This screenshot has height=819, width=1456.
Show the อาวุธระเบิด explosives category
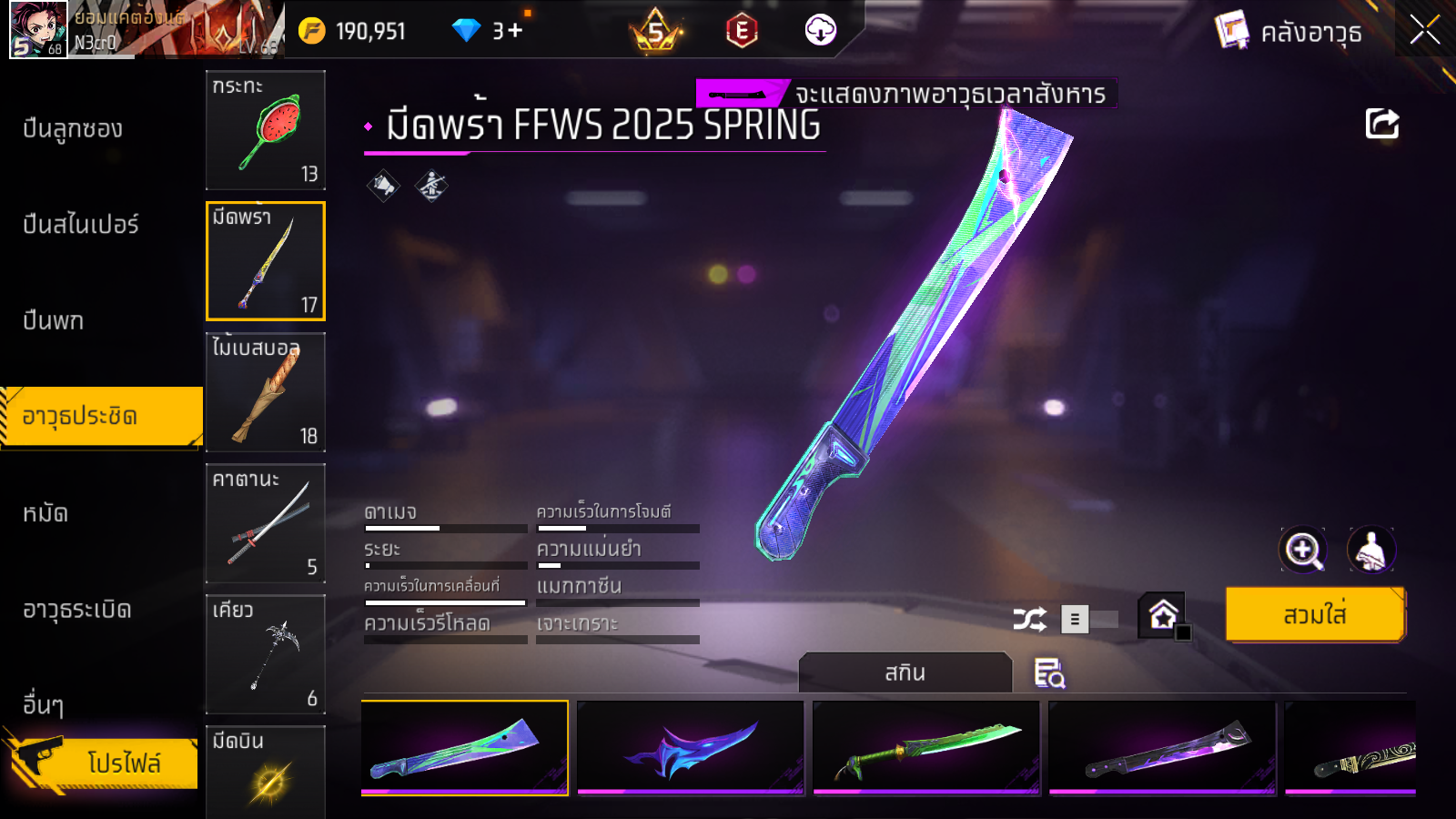click(x=77, y=610)
